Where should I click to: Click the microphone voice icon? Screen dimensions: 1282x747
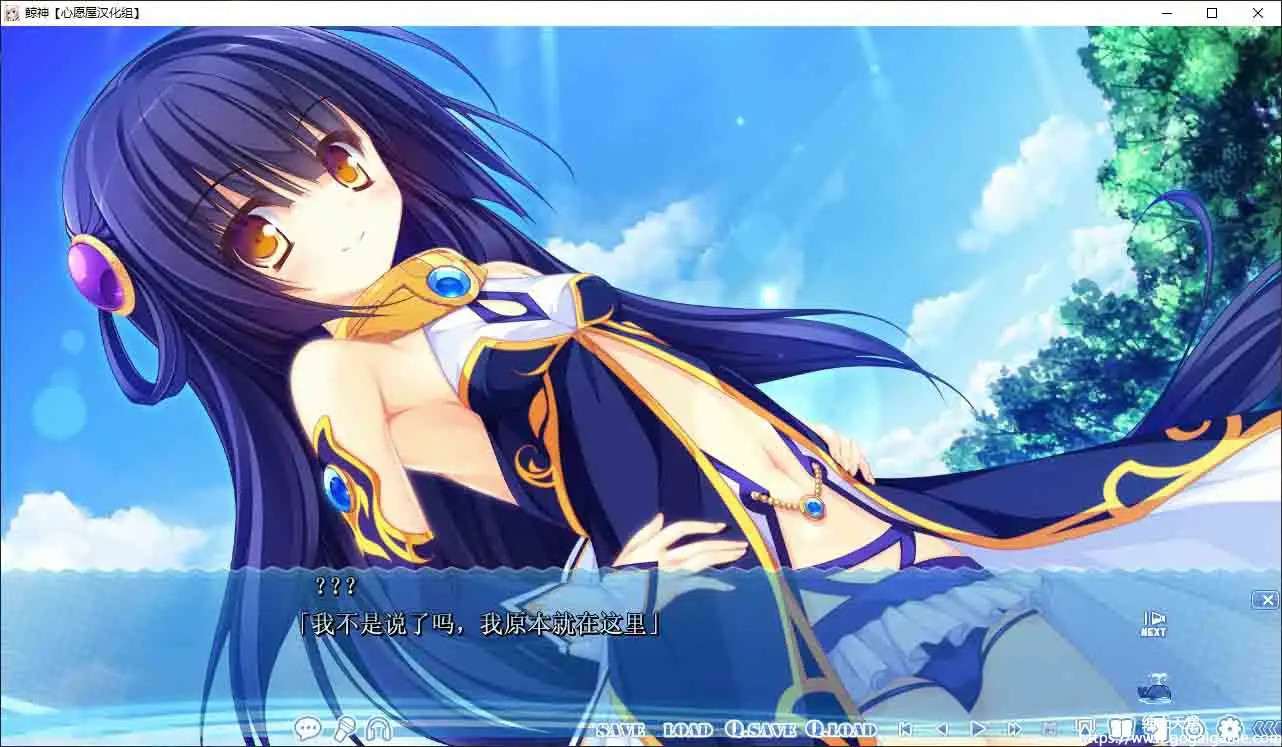pyautogui.click(x=344, y=729)
